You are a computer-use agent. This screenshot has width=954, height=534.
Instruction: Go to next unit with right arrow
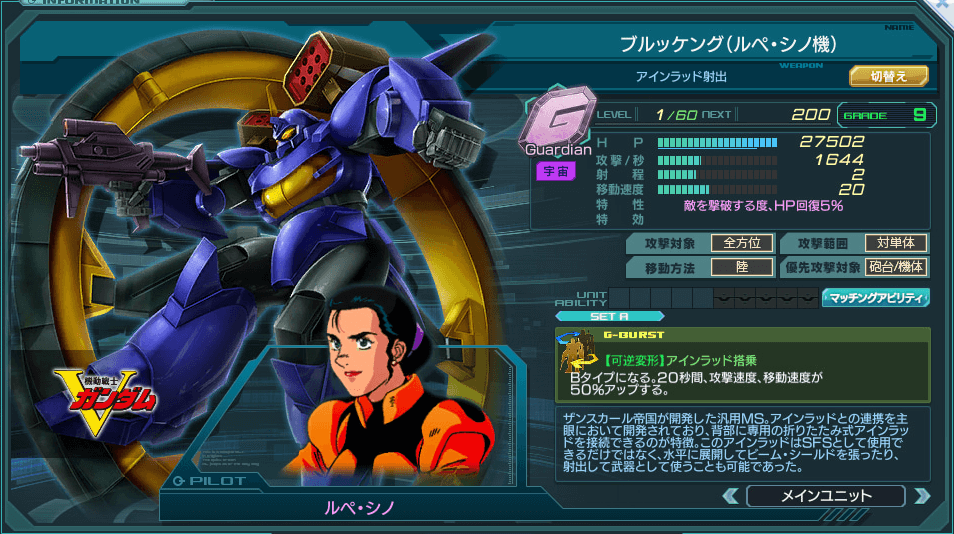921,496
